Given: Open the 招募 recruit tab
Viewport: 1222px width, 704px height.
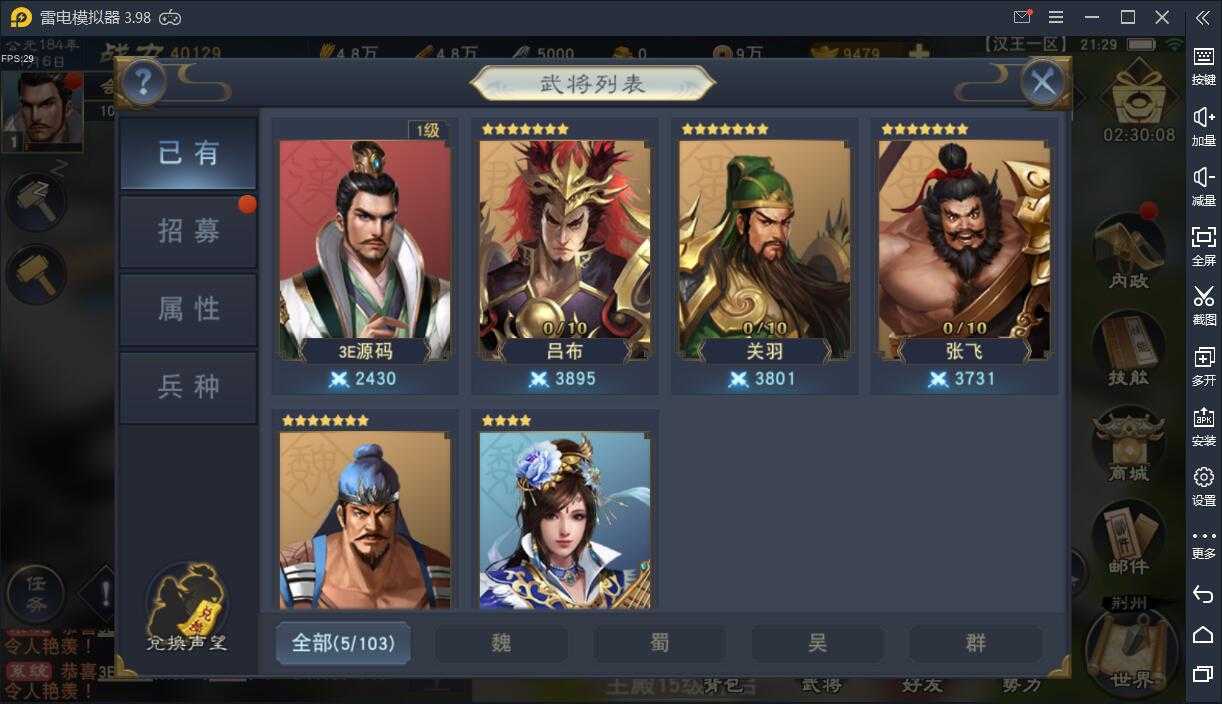Looking at the screenshot, I should point(188,231).
